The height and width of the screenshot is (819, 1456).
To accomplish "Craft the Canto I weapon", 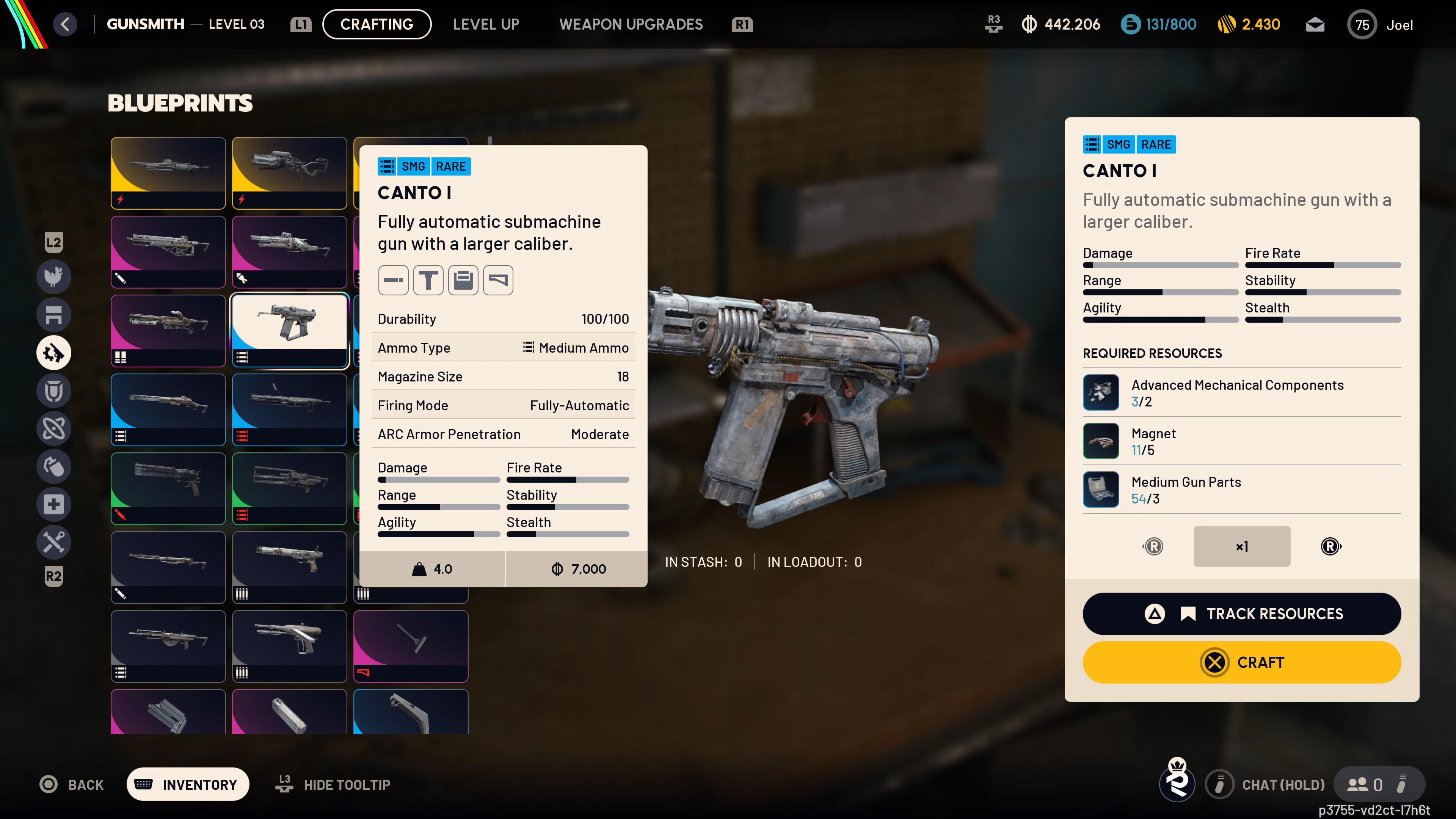I will [x=1241, y=662].
